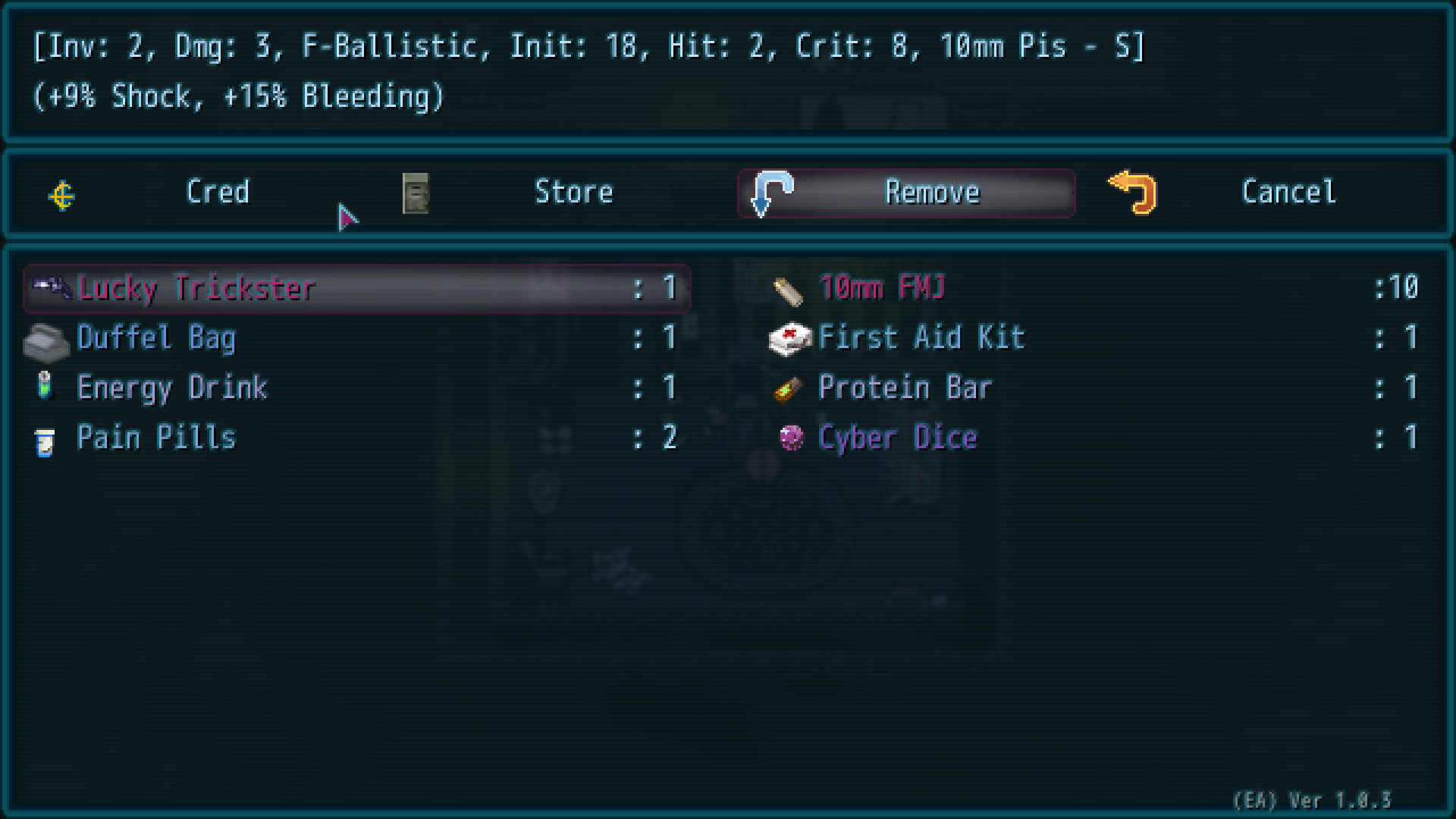
Task: Open the Cred menu option
Action: [x=218, y=193]
